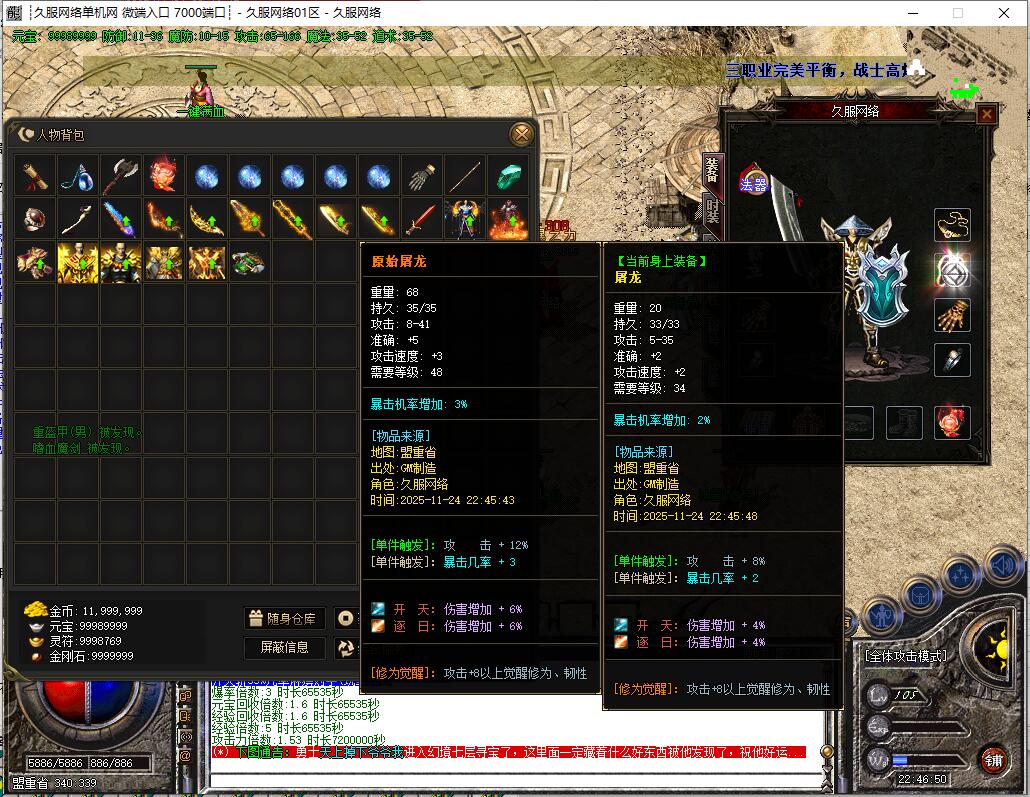This screenshot has height=797, width=1030.
Task: Switch to the 装备 equipment tab
Action: [x=712, y=170]
